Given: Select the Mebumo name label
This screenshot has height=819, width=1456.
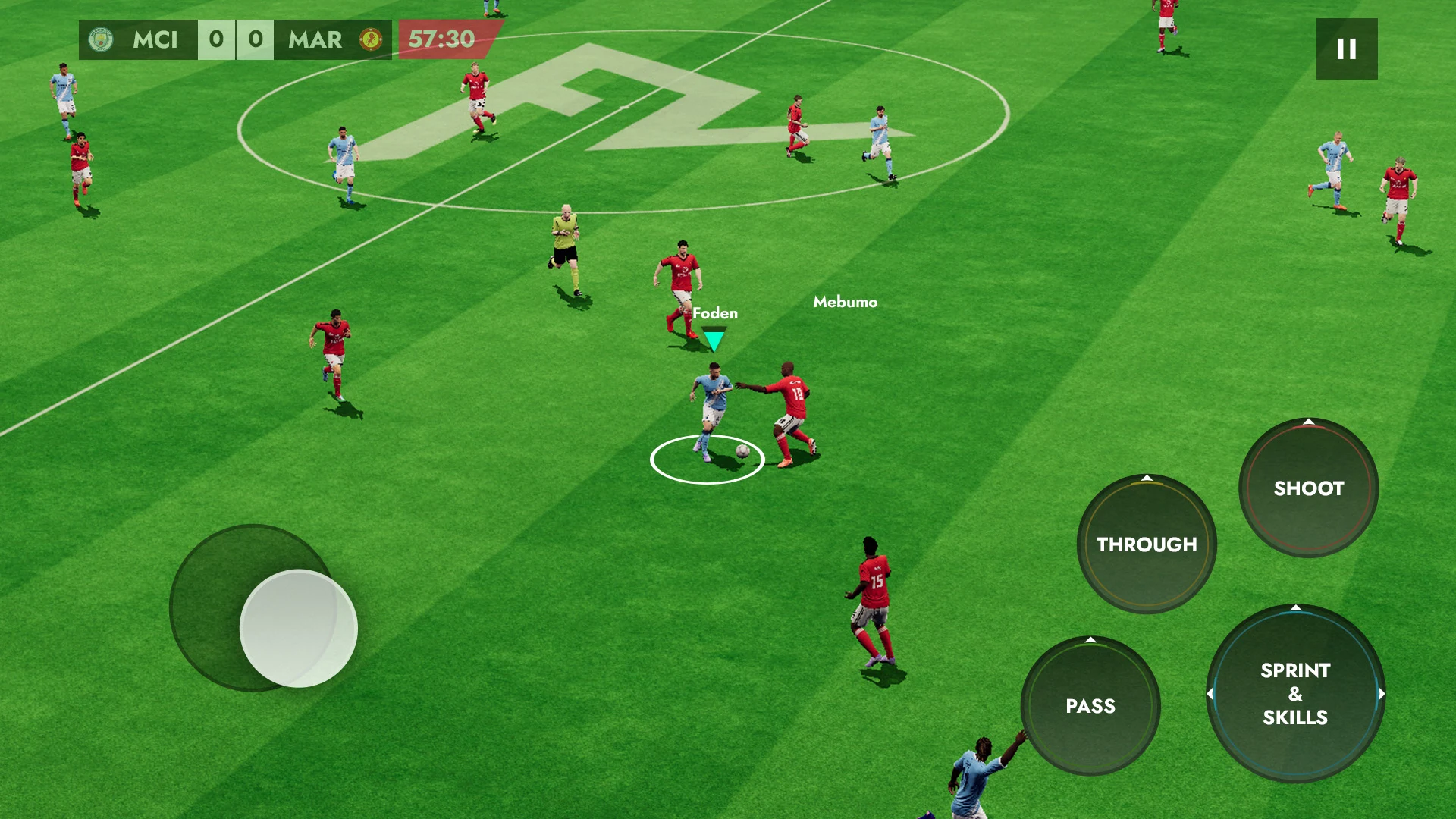Looking at the screenshot, I should coord(844,303).
